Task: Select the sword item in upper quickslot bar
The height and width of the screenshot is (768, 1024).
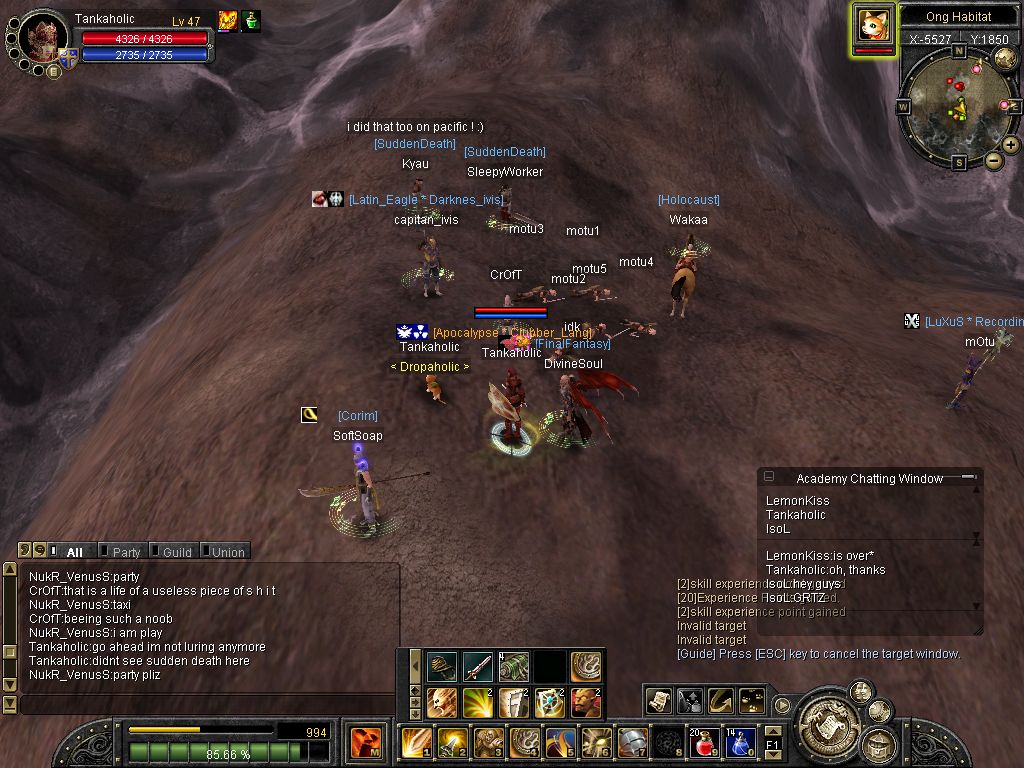Action: click(x=477, y=666)
